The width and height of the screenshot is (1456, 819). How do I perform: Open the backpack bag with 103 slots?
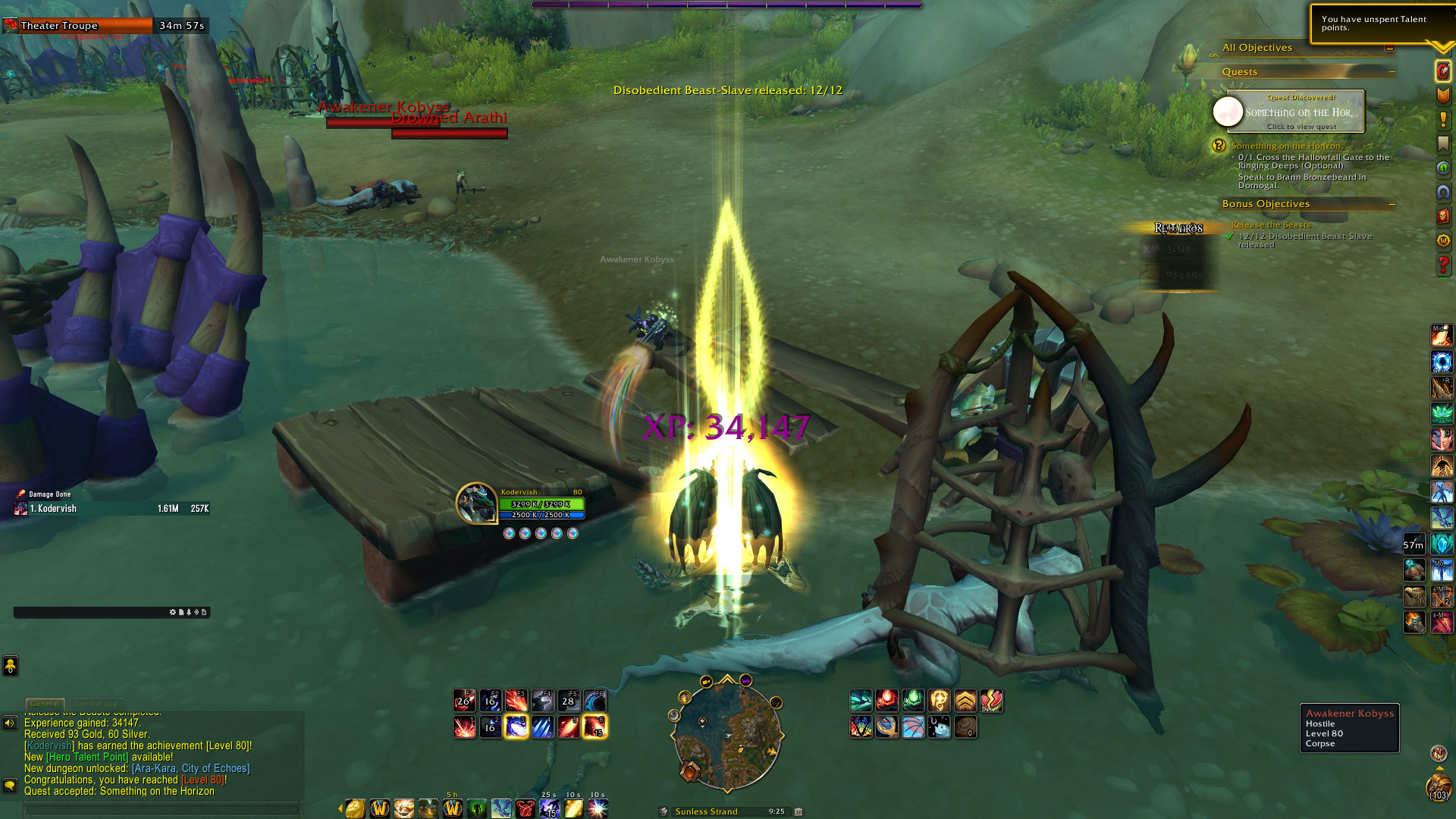[x=1438, y=787]
